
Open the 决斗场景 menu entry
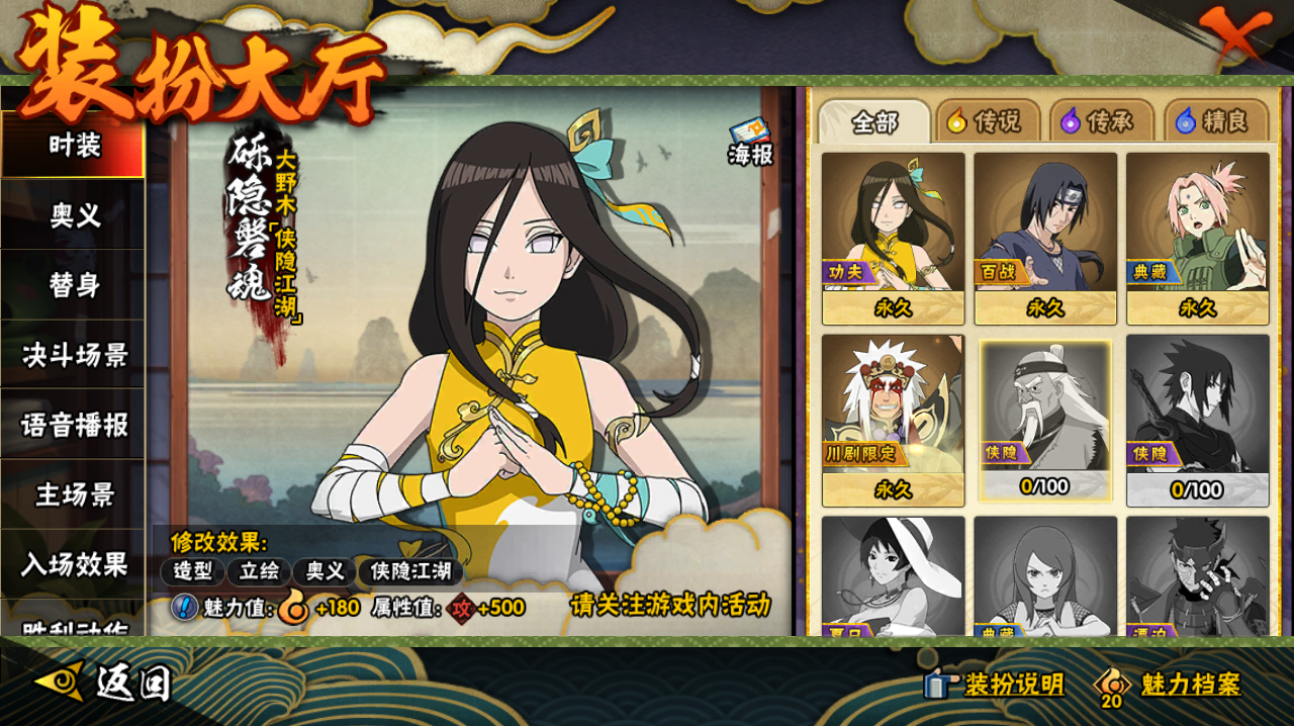[x=74, y=355]
